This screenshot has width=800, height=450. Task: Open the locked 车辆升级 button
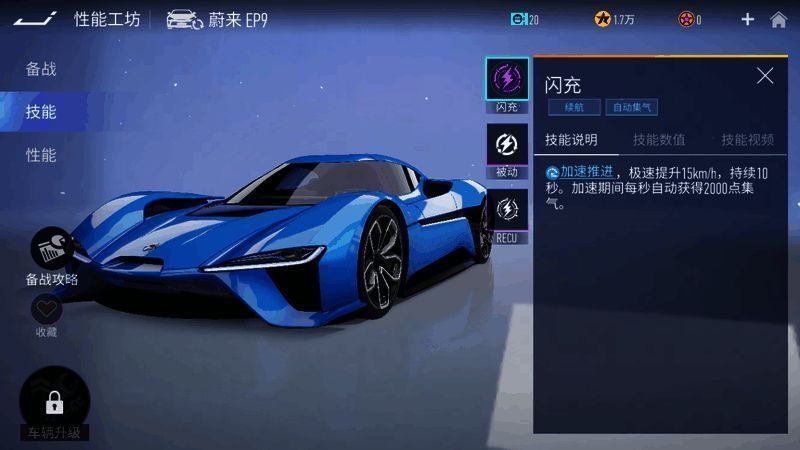tap(55, 404)
